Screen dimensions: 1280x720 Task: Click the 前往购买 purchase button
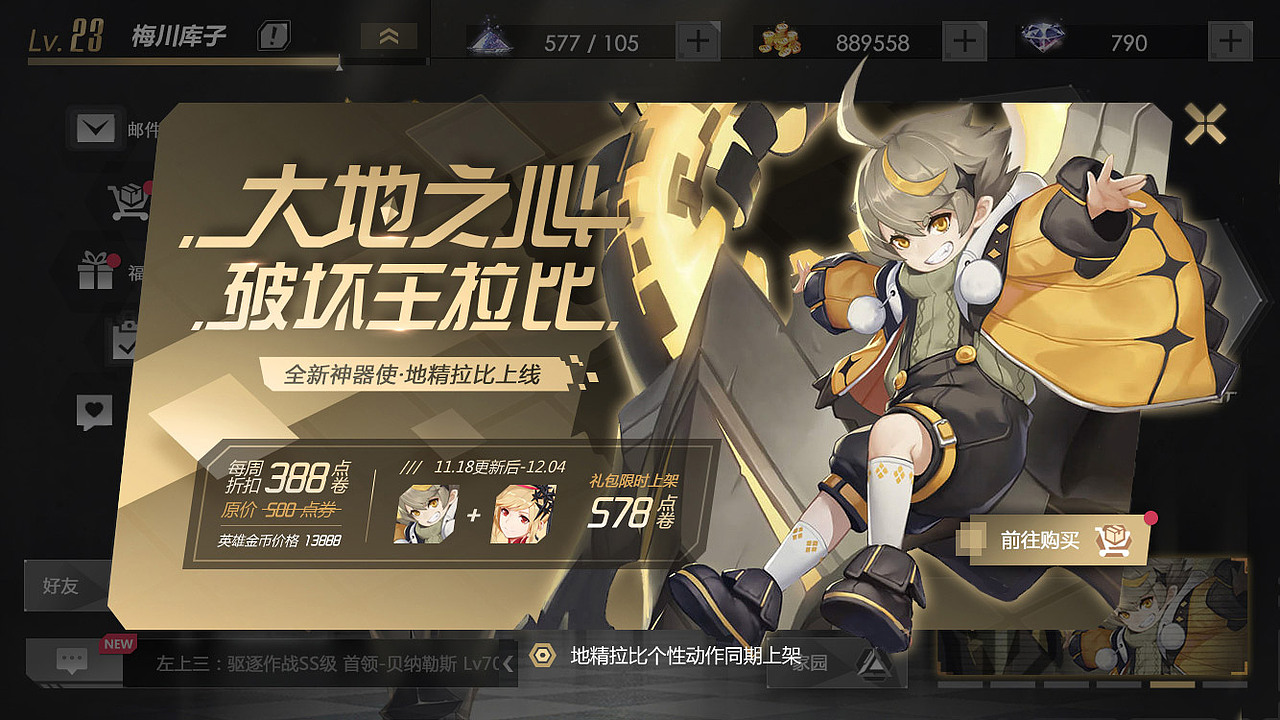click(1057, 540)
